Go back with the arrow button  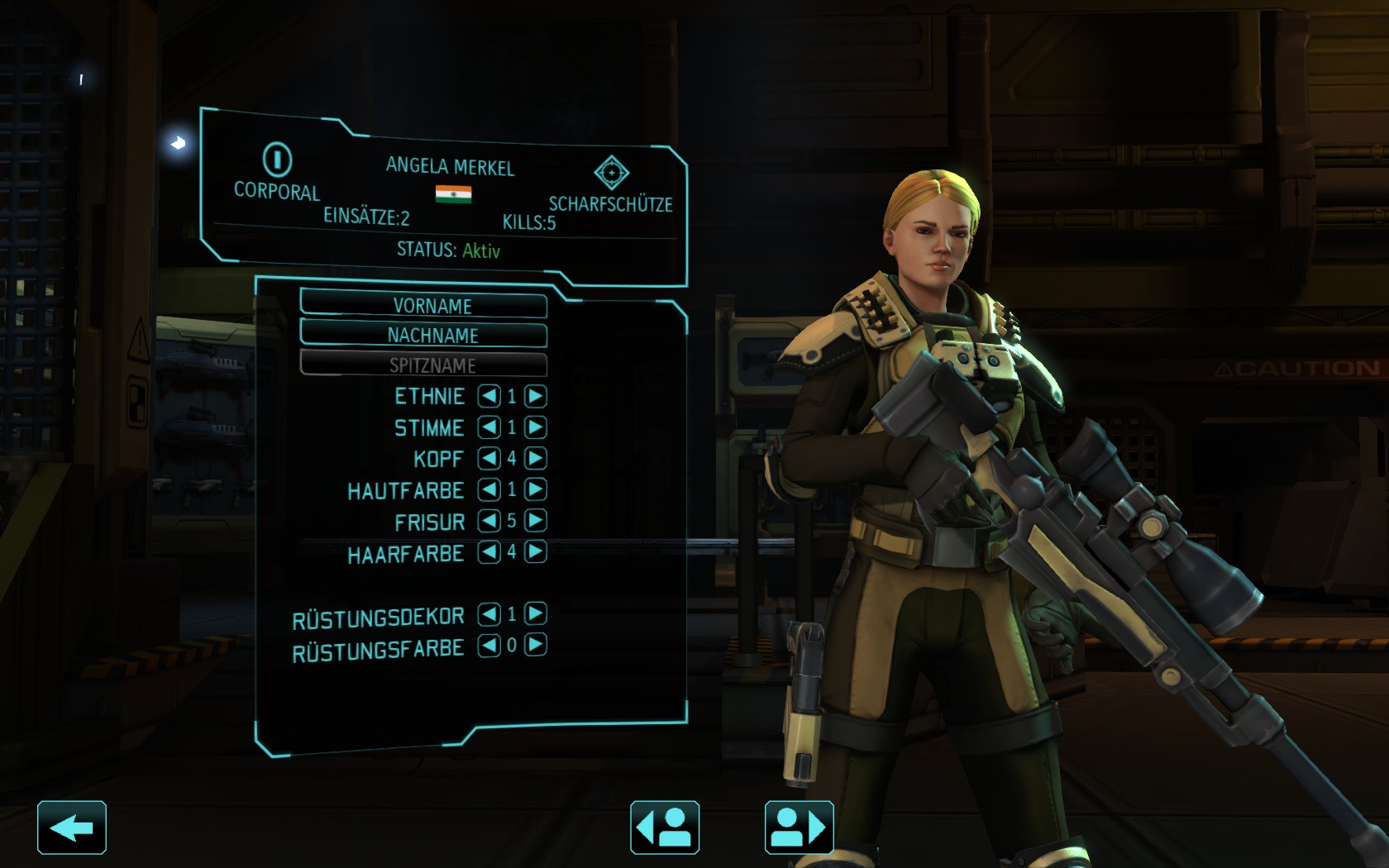(x=72, y=827)
